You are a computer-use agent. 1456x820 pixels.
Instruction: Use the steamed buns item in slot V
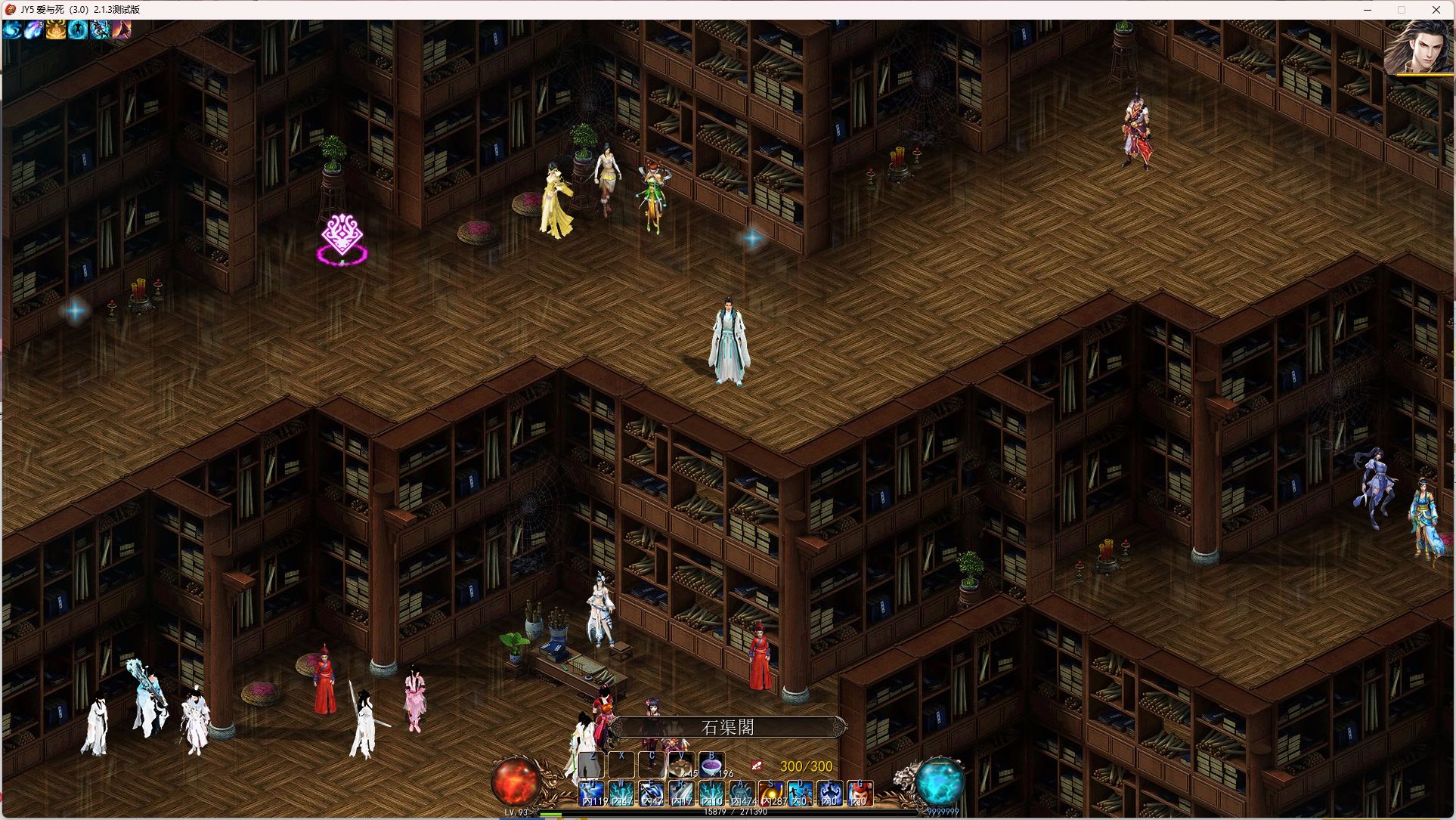pos(681,765)
